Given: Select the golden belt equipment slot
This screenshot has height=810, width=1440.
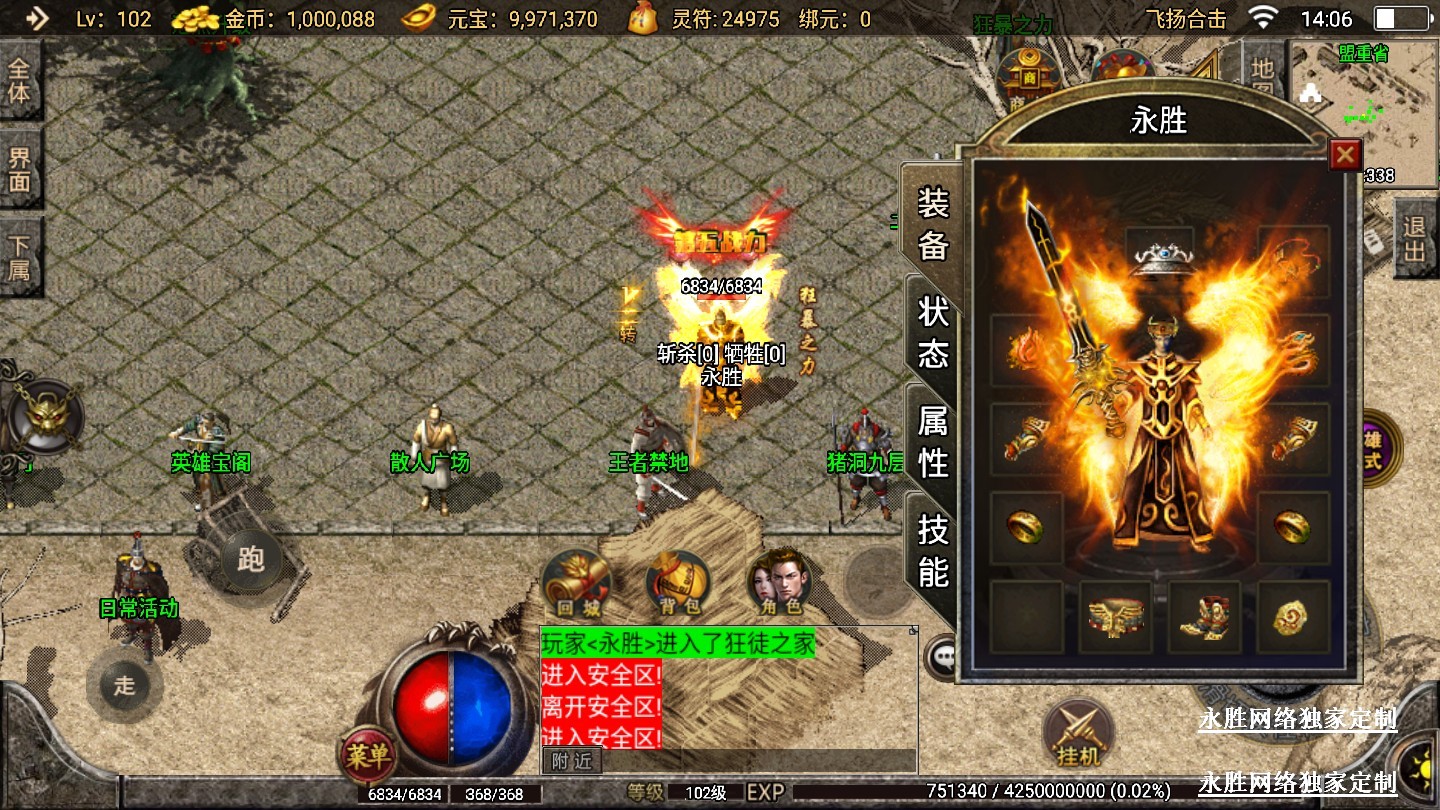Looking at the screenshot, I should [1115, 617].
